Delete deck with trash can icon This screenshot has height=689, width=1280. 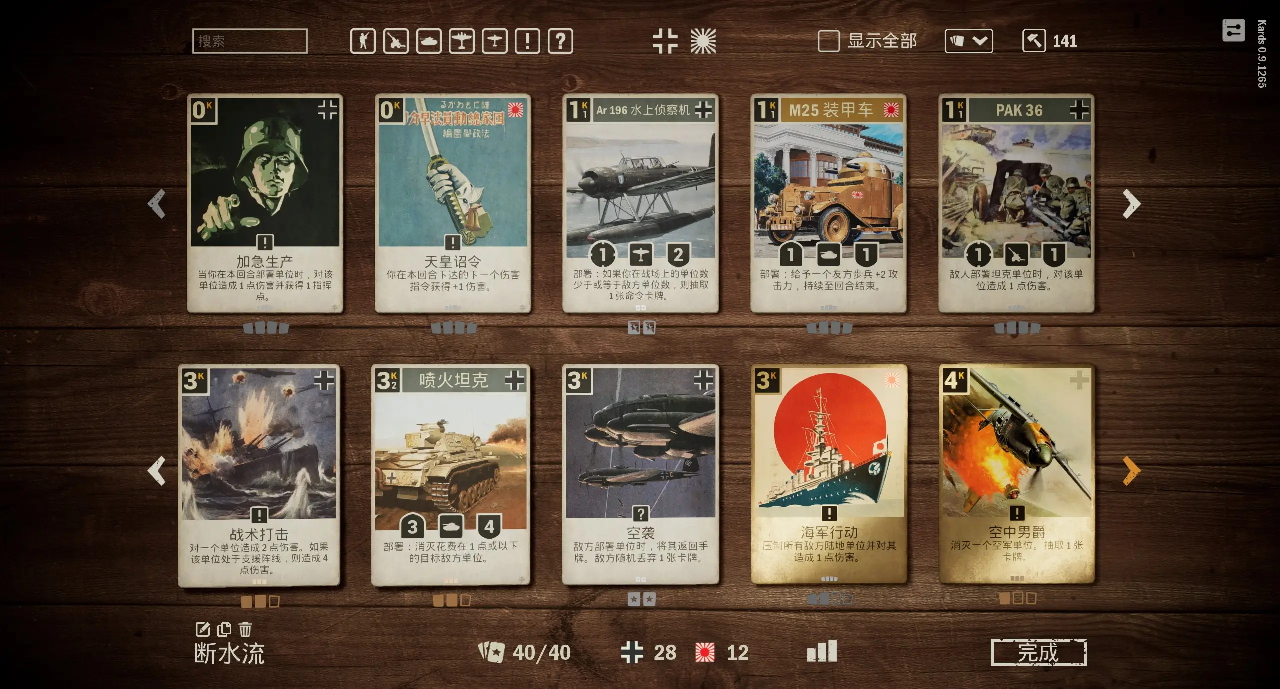pyautogui.click(x=245, y=629)
